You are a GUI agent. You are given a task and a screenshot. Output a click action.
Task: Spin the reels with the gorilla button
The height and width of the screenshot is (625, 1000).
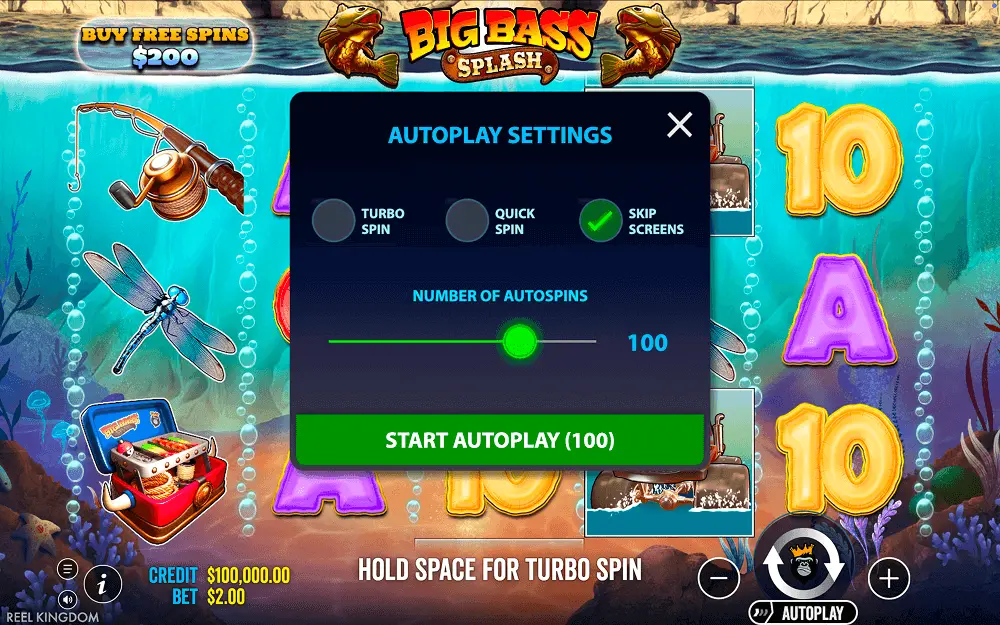[x=803, y=566]
